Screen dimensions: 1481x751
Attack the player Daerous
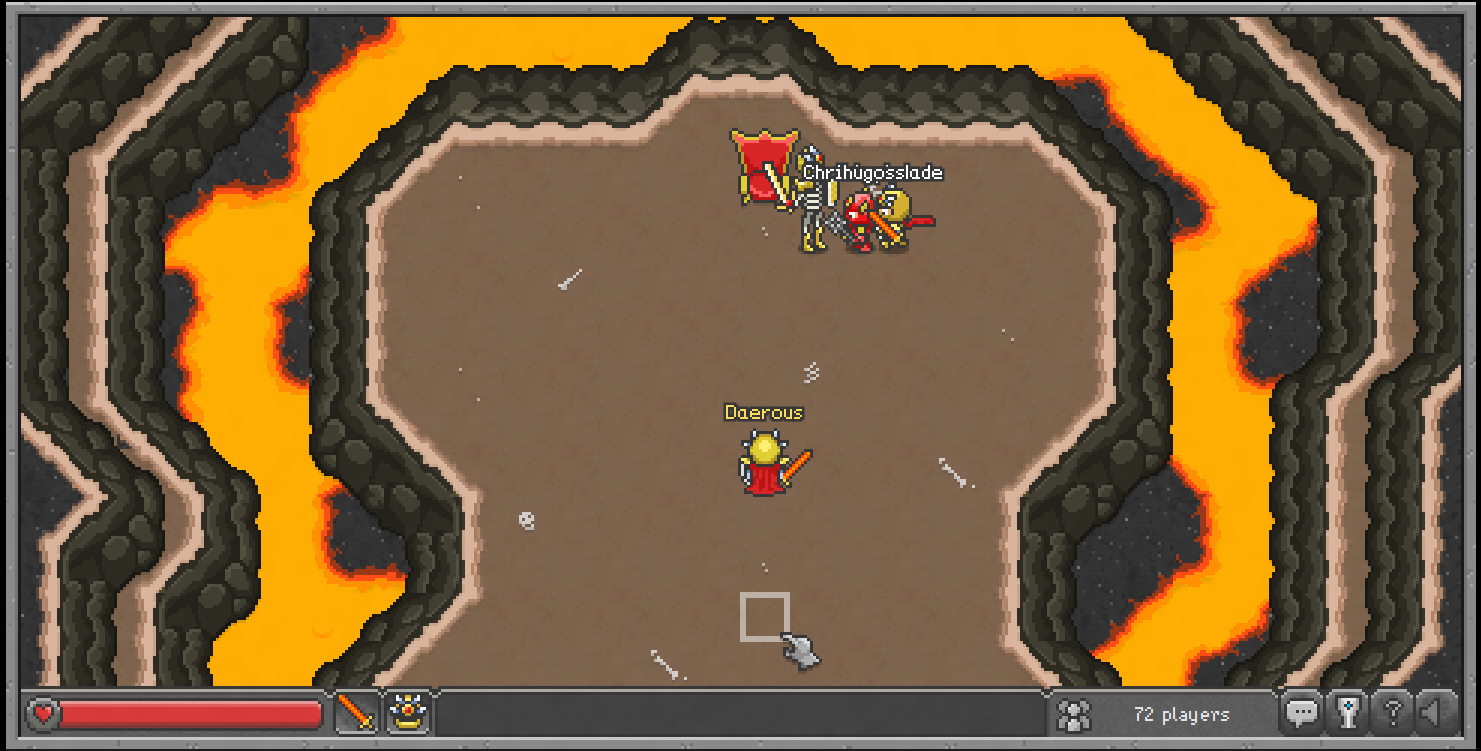766,465
